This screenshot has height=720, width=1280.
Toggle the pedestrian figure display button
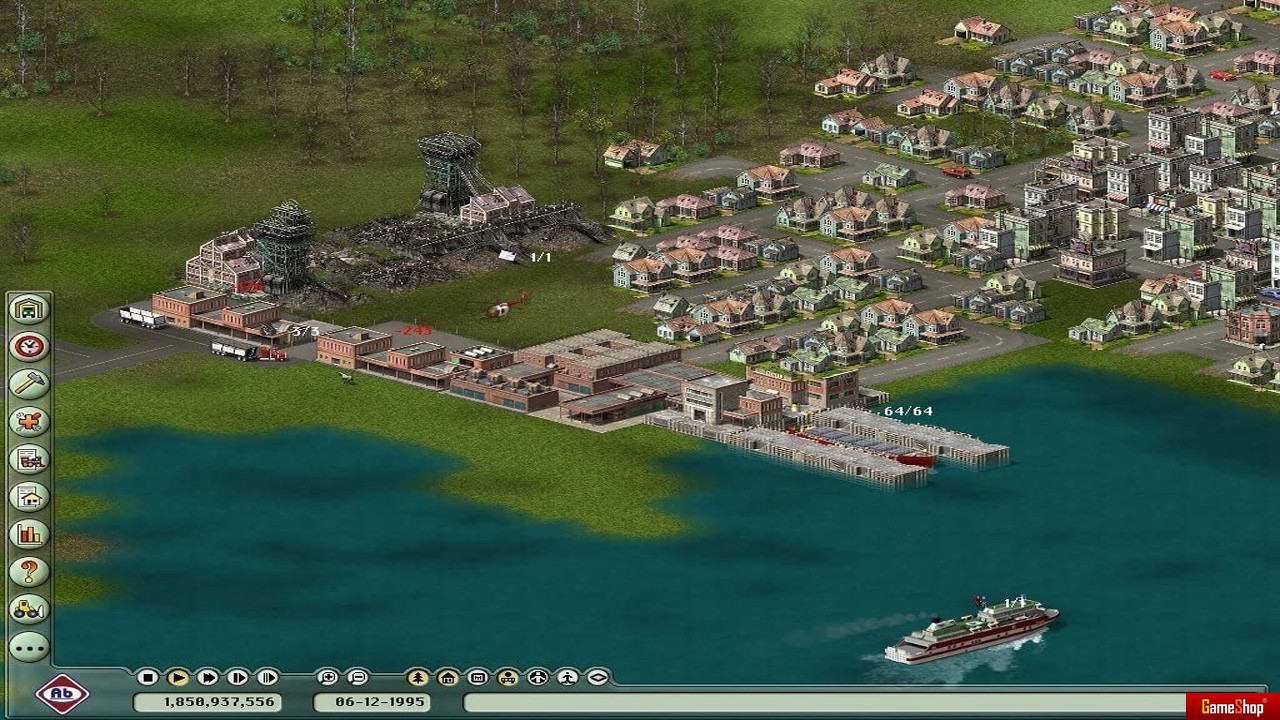(x=567, y=677)
